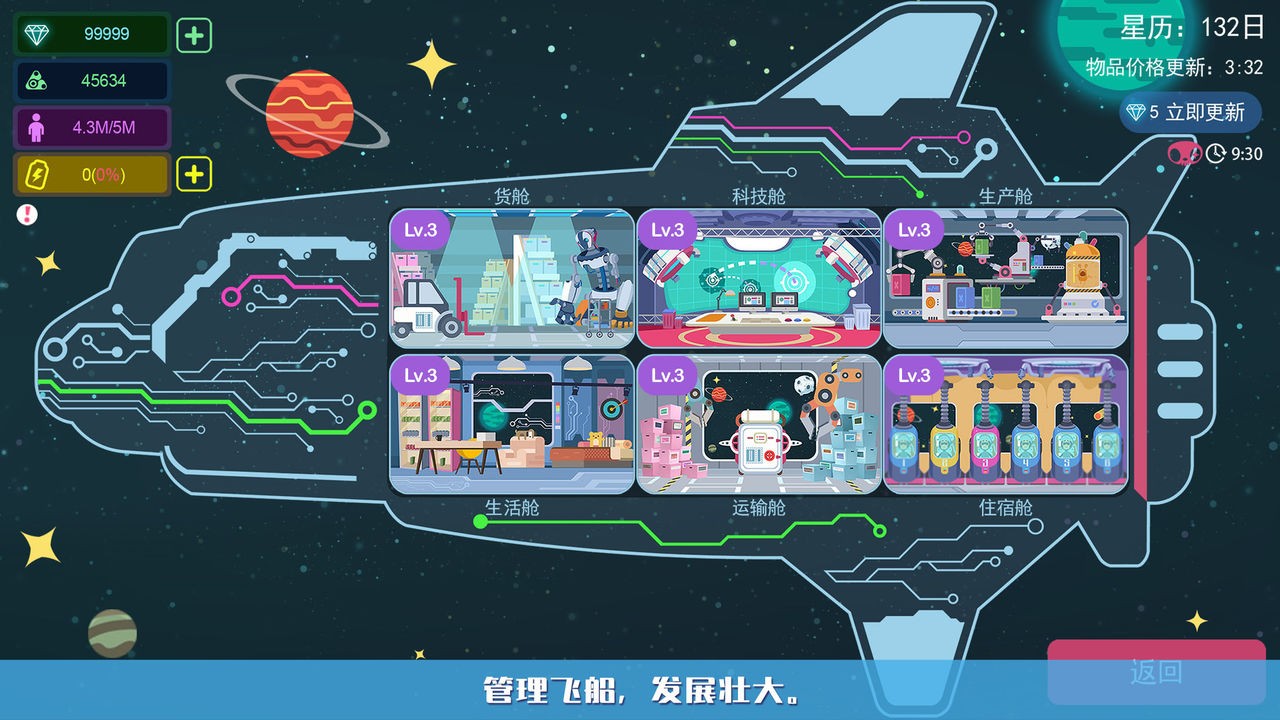Click the diamond icon on 立即更新 button
The height and width of the screenshot is (720, 1280).
[1134, 113]
